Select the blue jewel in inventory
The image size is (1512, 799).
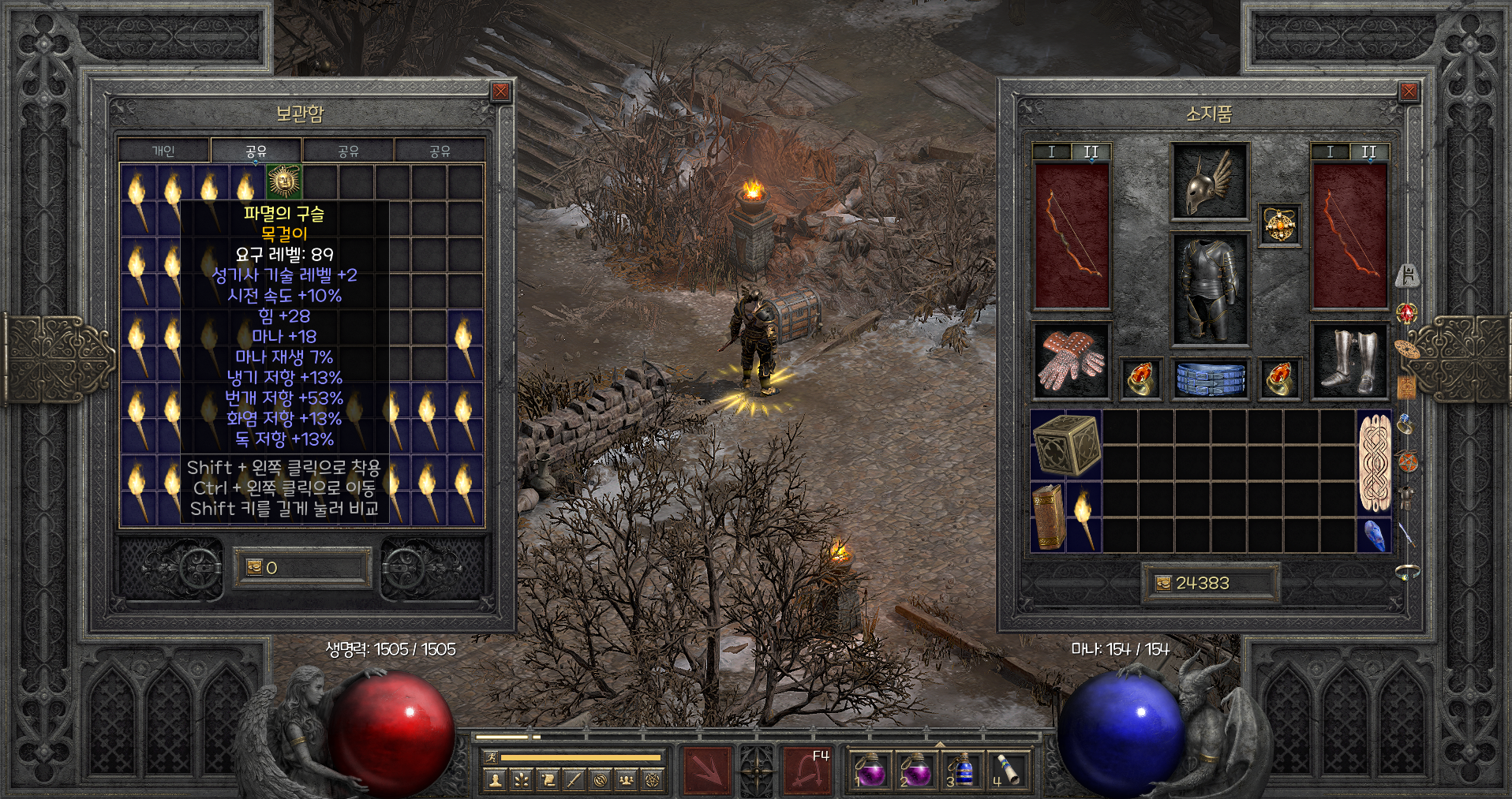(x=1374, y=535)
